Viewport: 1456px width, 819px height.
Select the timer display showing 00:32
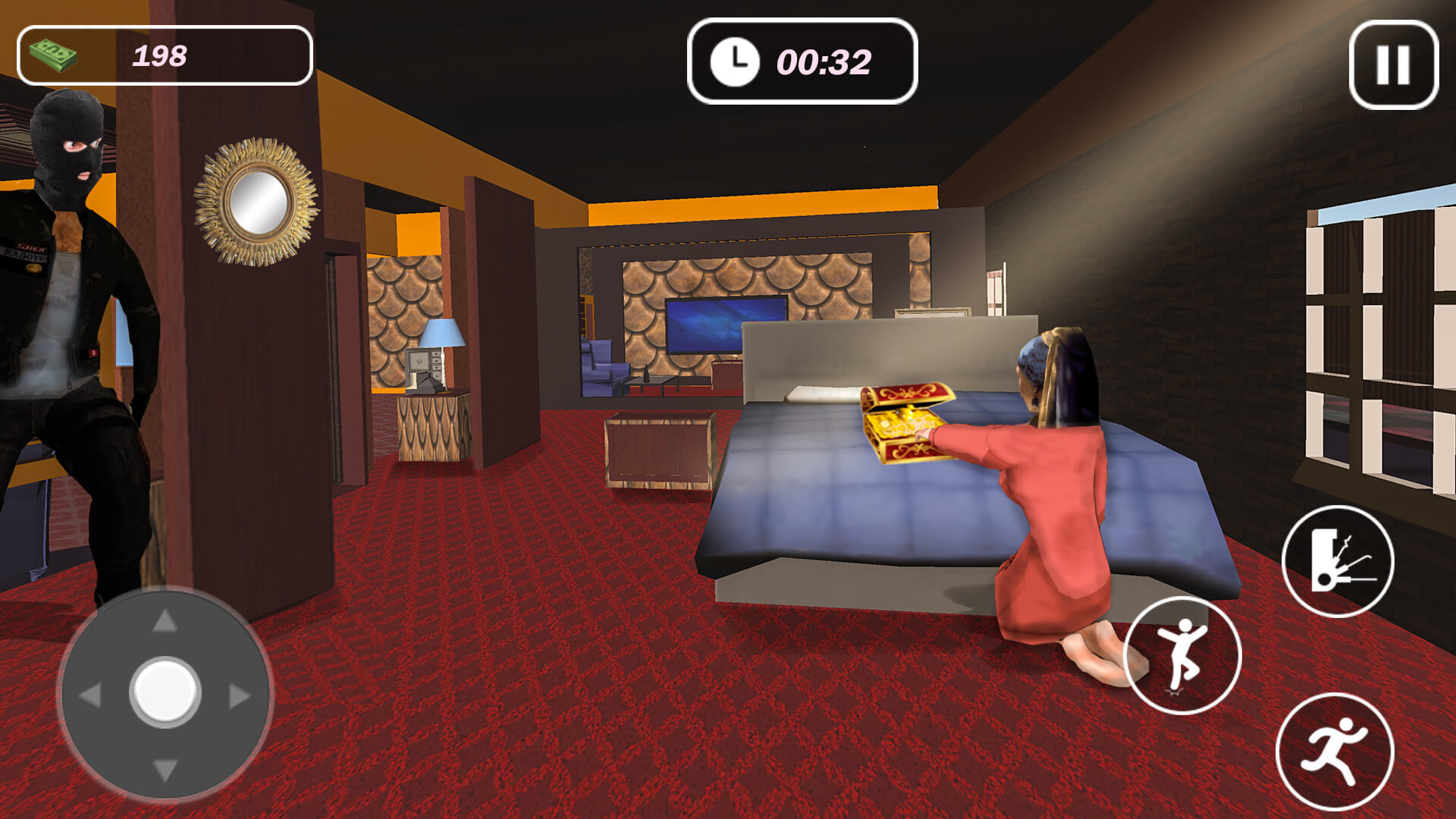pos(804,62)
